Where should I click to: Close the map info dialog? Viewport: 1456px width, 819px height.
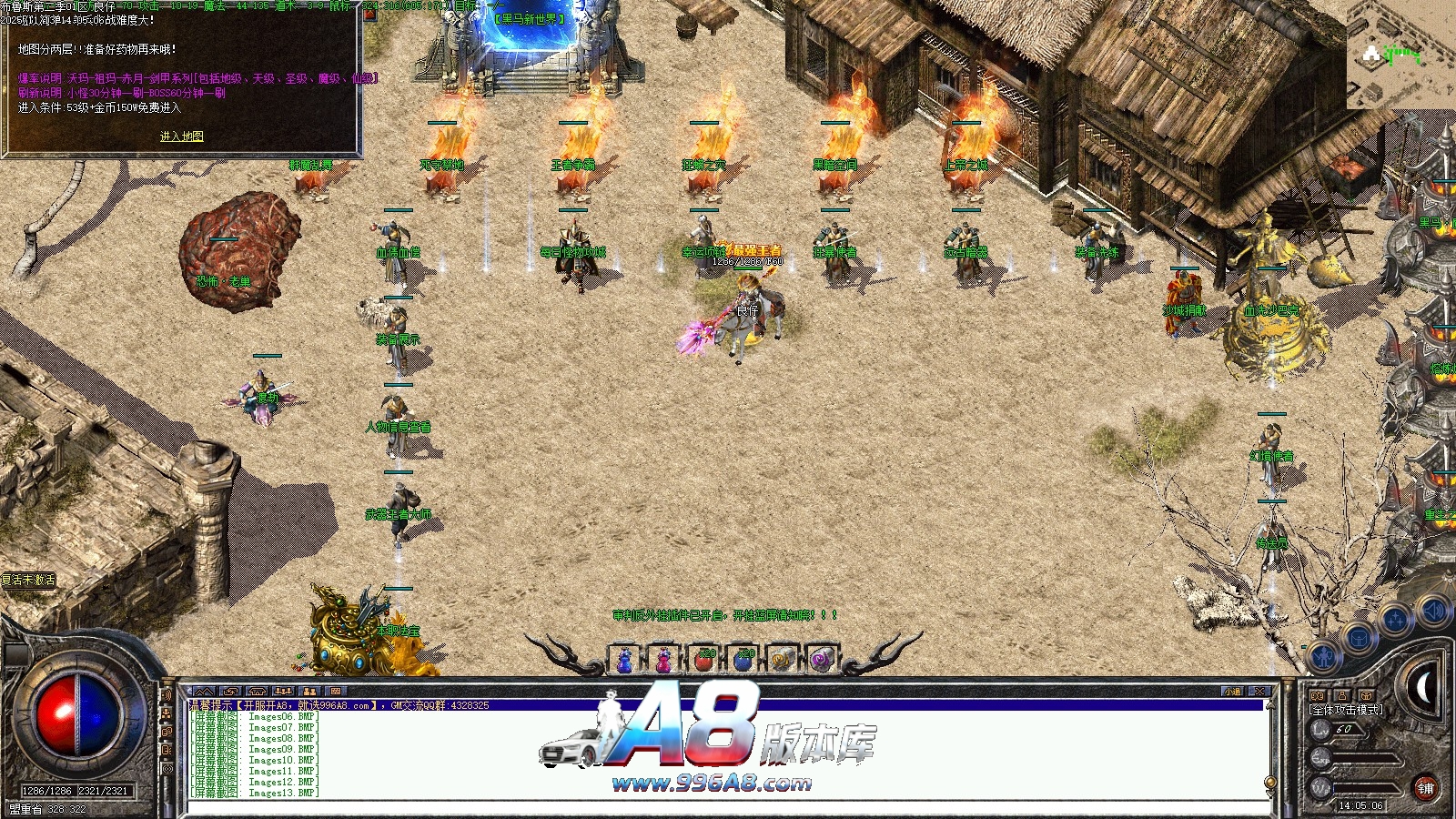369,14
